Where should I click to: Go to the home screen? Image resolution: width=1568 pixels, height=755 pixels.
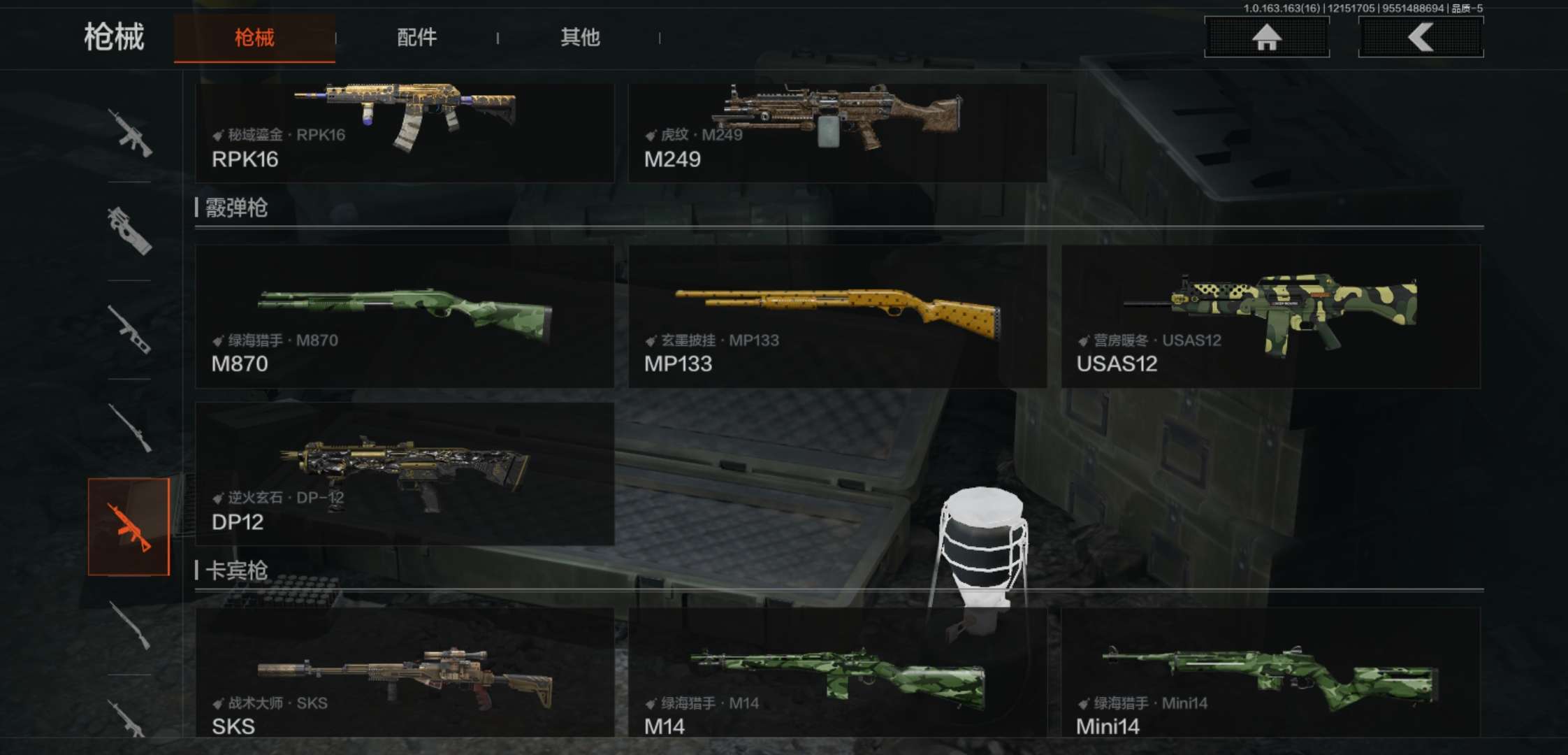[1266, 37]
